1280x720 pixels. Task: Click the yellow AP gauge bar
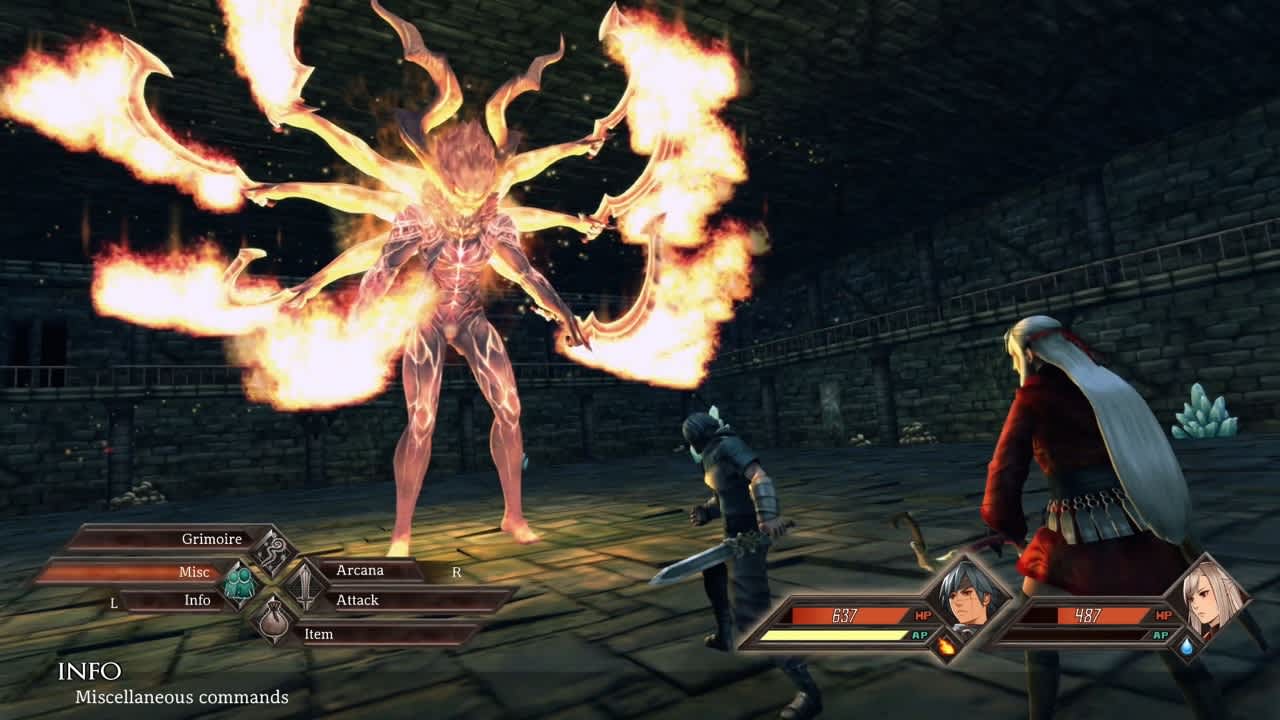click(837, 633)
